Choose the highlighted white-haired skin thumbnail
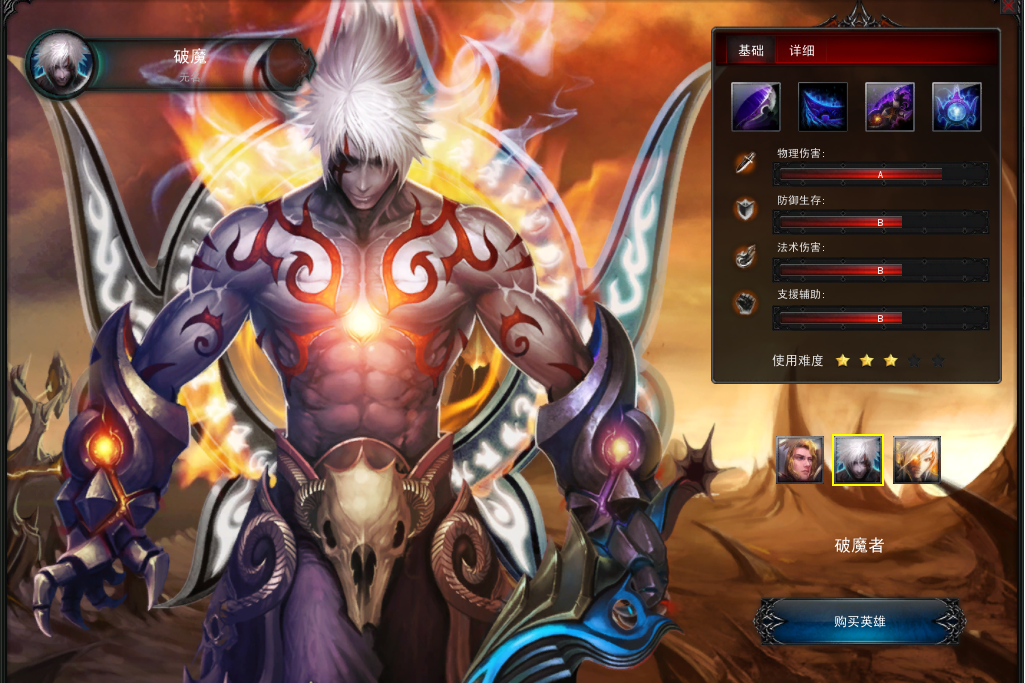This screenshot has height=683, width=1025. point(858,460)
